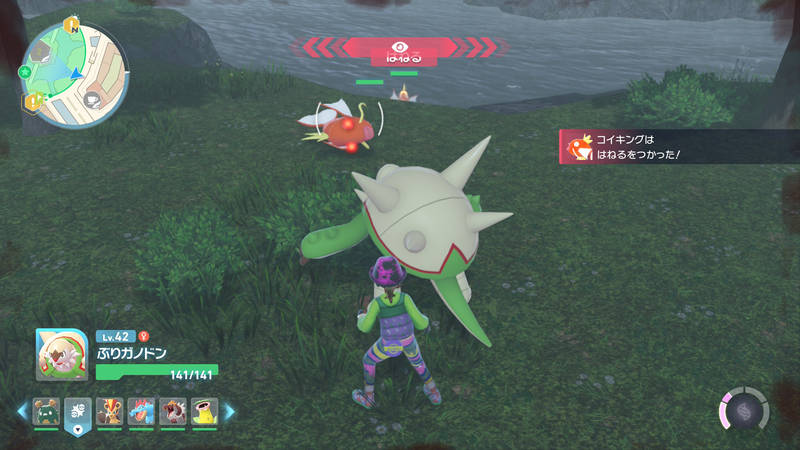Viewport: 800px width, 450px height.
Task: Switch to the first green Pokémon party slot
Action: 45,410
